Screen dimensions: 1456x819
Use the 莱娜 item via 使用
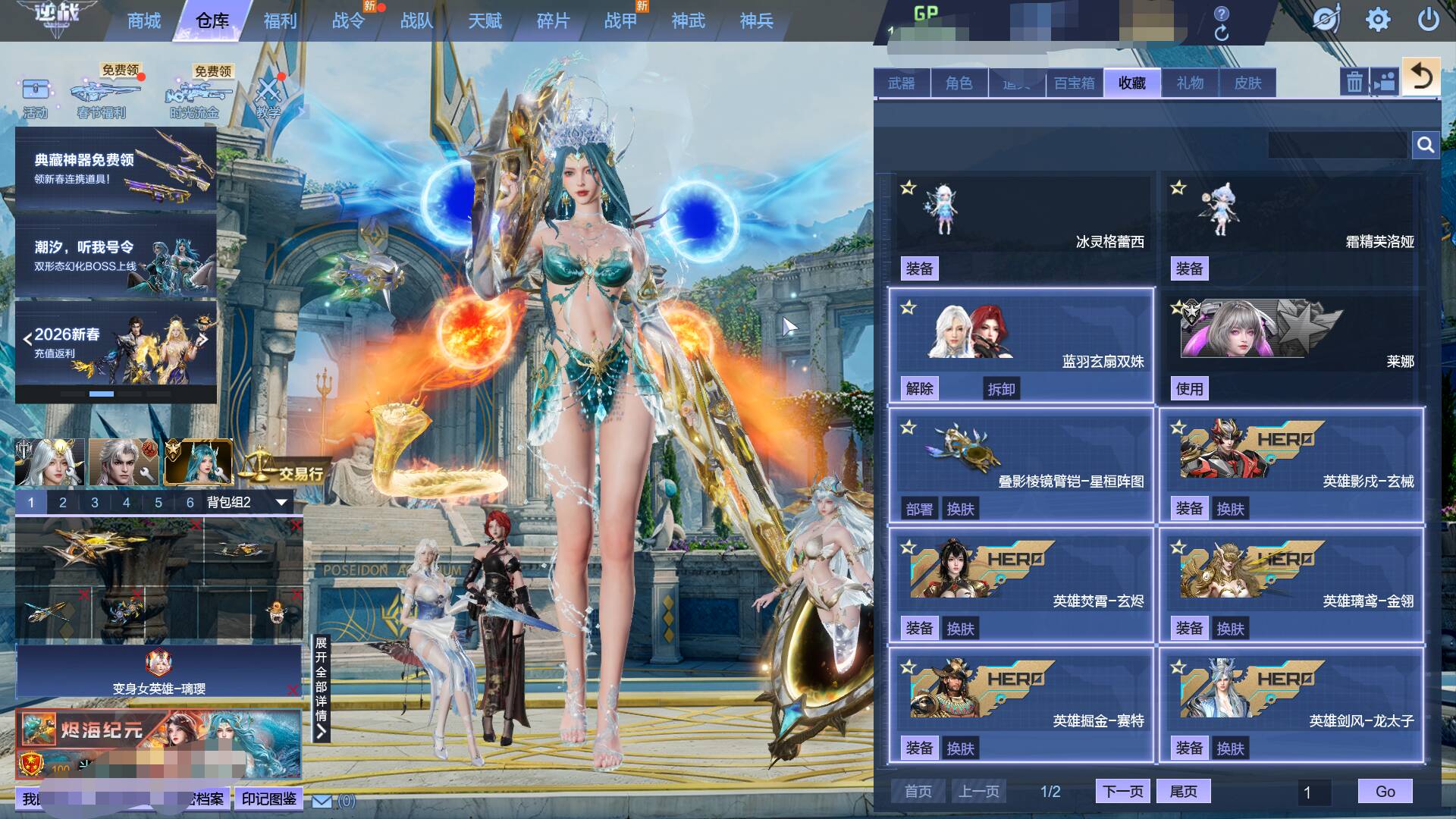click(x=1189, y=389)
